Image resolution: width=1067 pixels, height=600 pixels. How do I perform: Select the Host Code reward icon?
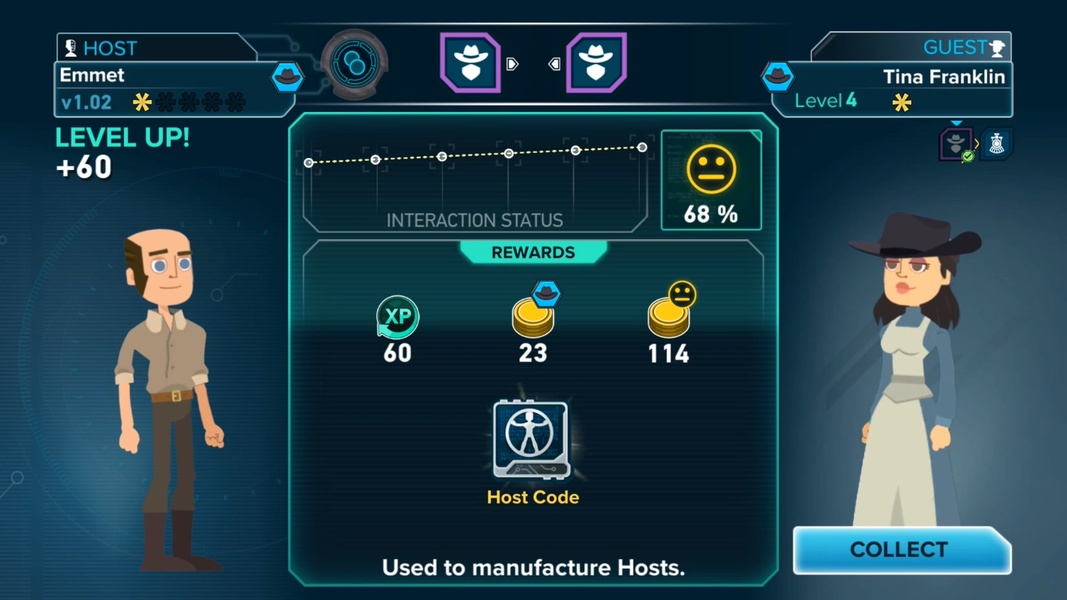tap(532, 440)
